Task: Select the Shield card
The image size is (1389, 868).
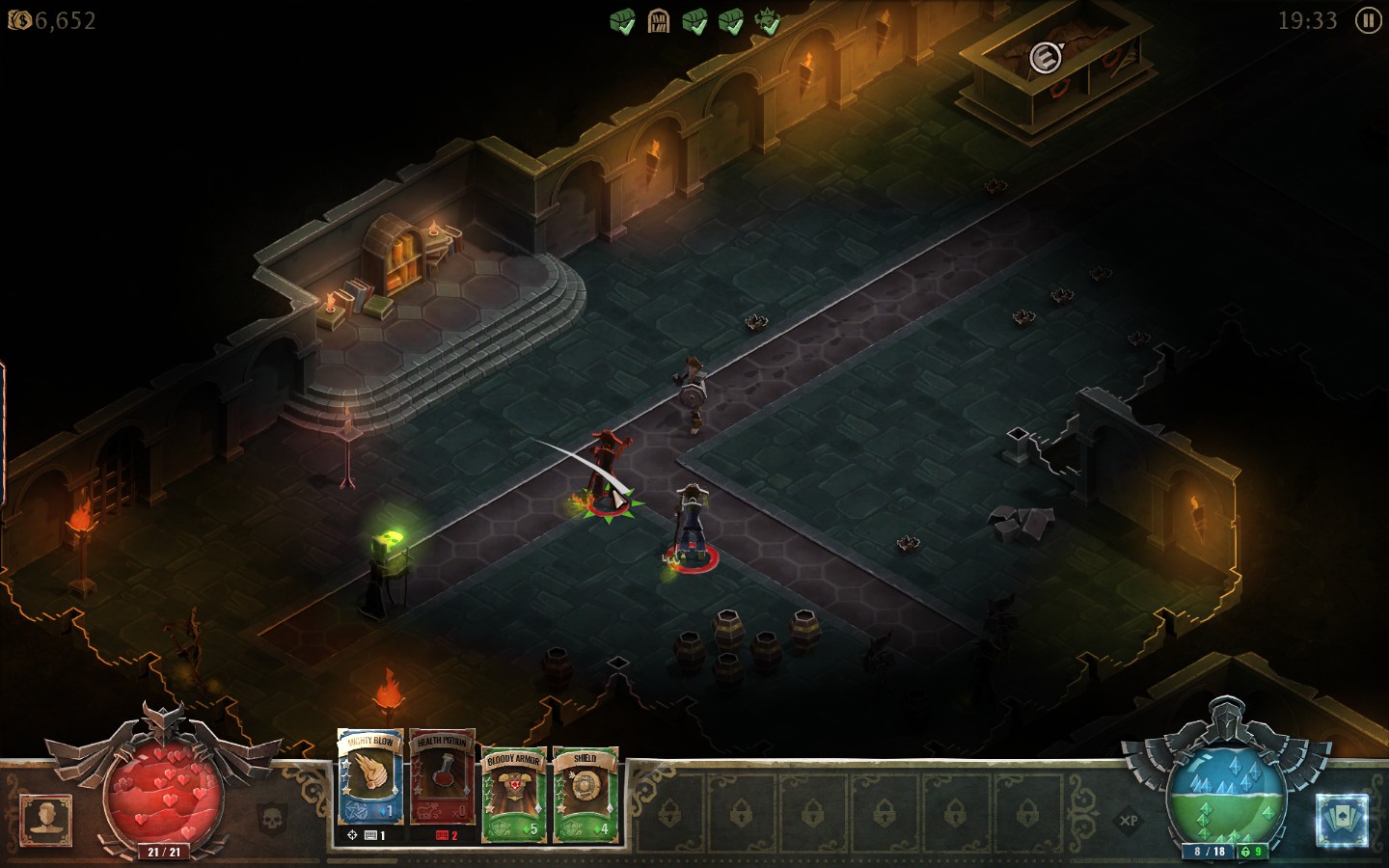Action: tap(585, 793)
